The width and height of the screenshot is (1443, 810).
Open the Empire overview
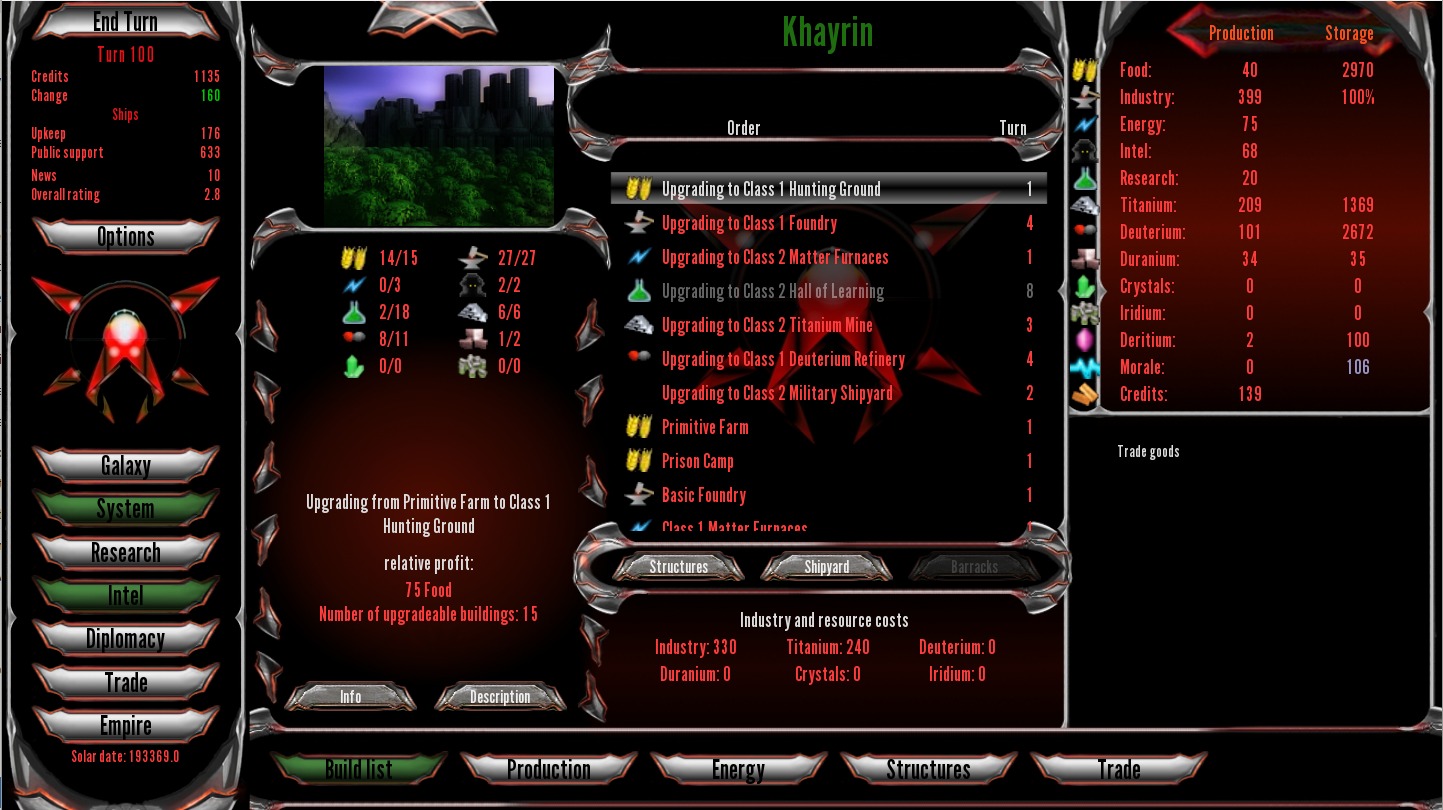(125, 726)
